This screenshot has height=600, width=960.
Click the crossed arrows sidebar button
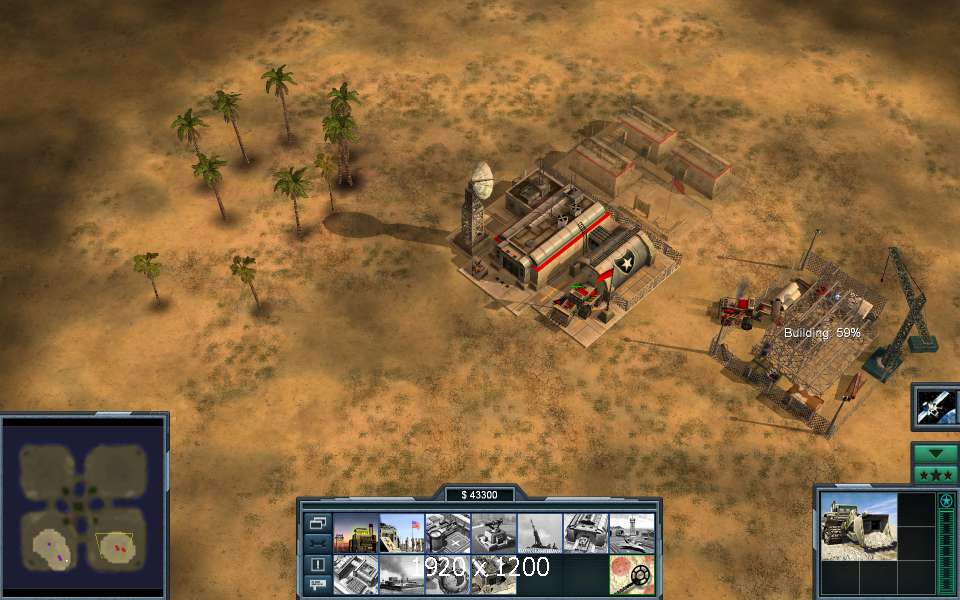pyautogui.click(x=317, y=542)
